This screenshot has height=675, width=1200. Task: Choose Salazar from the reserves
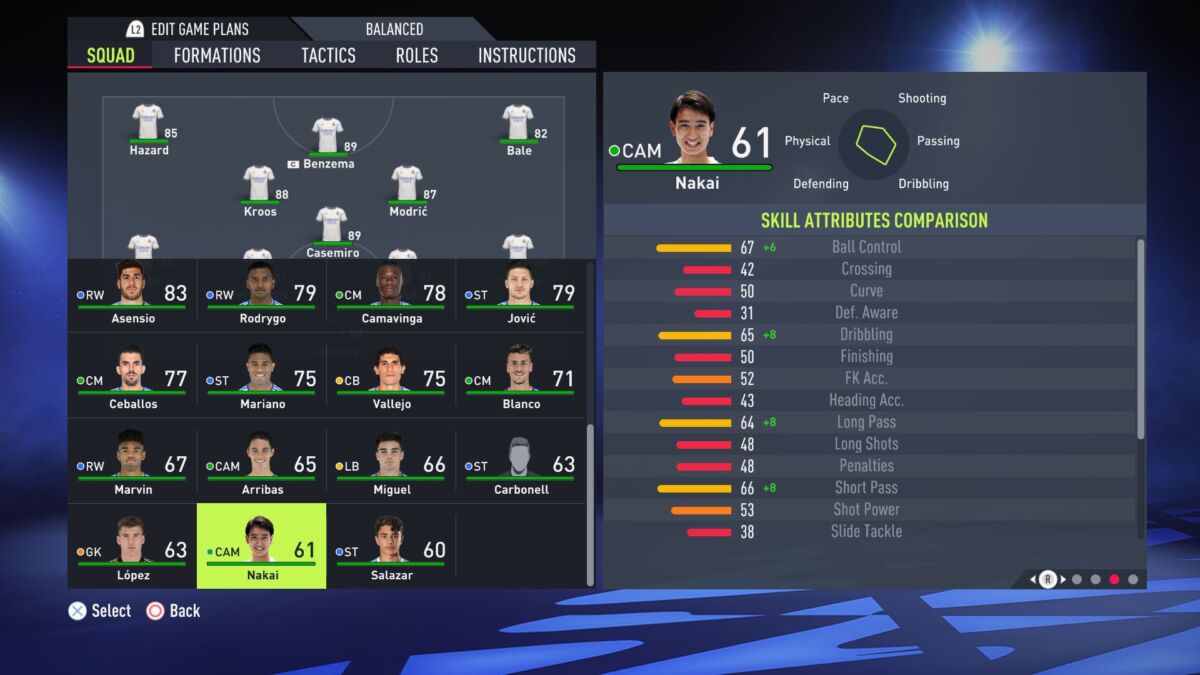(391, 549)
